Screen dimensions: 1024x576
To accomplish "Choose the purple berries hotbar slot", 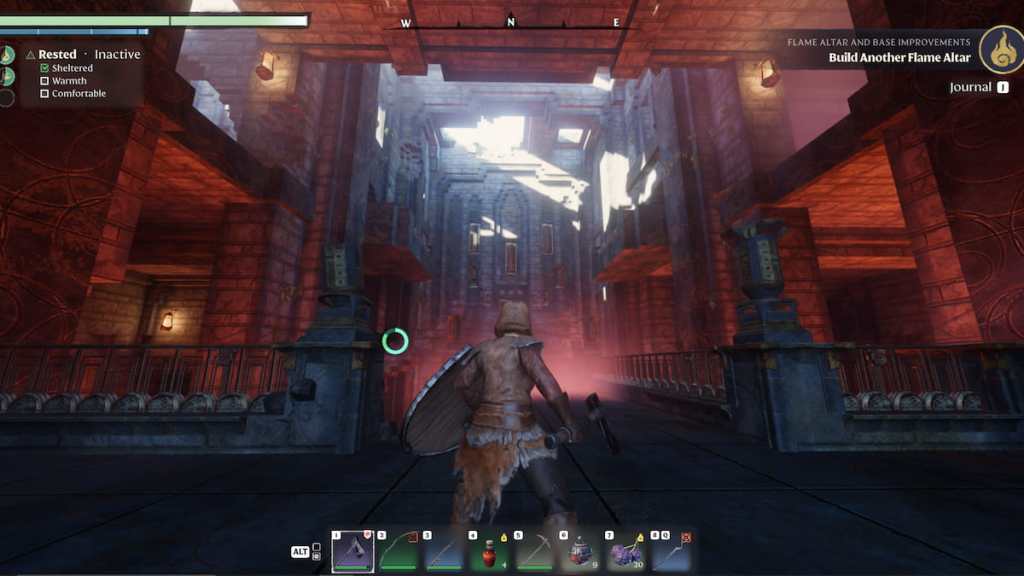I will click(x=626, y=551).
